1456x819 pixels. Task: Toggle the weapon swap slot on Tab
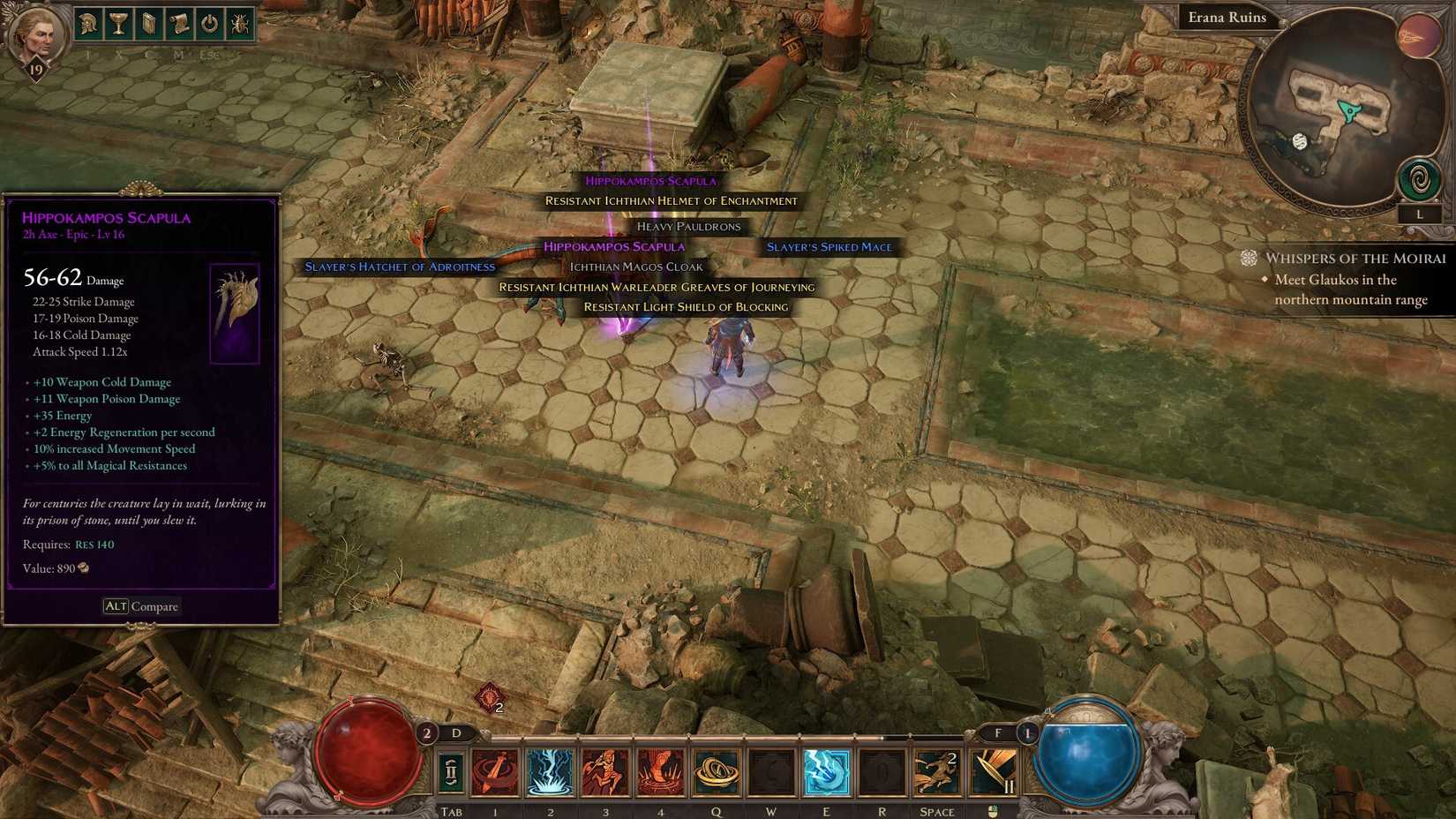point(451,770)
